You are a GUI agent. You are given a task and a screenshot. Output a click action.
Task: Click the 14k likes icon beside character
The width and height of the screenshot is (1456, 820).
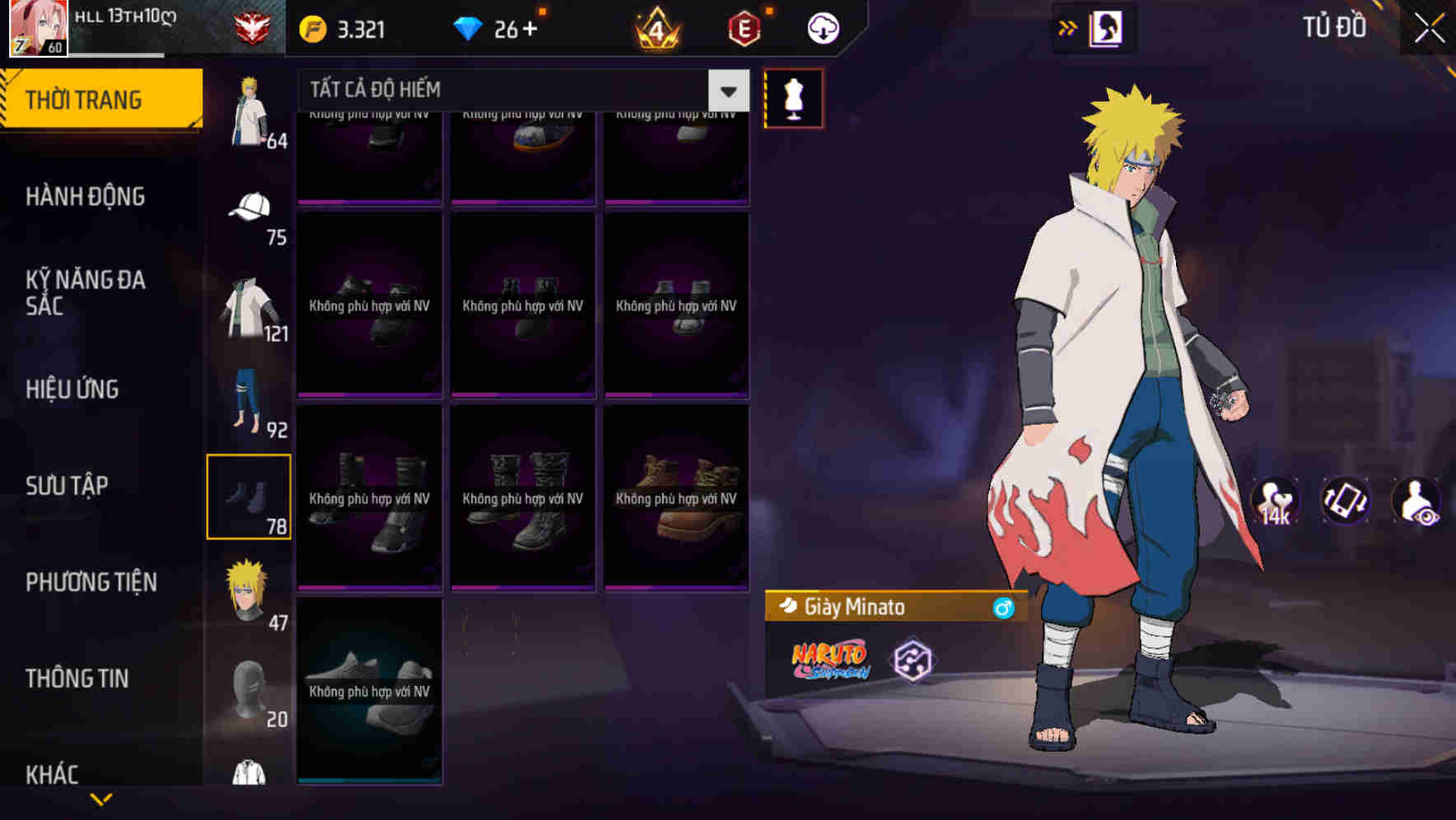(1276, 502)
